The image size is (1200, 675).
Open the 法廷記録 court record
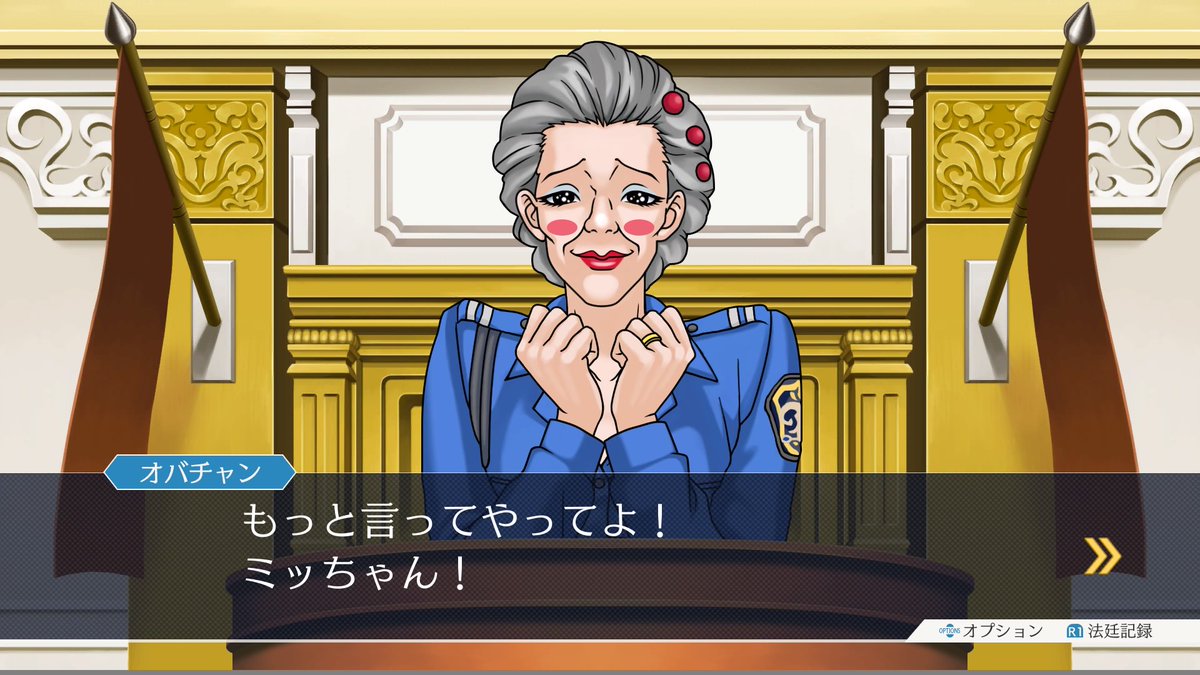1110,631
